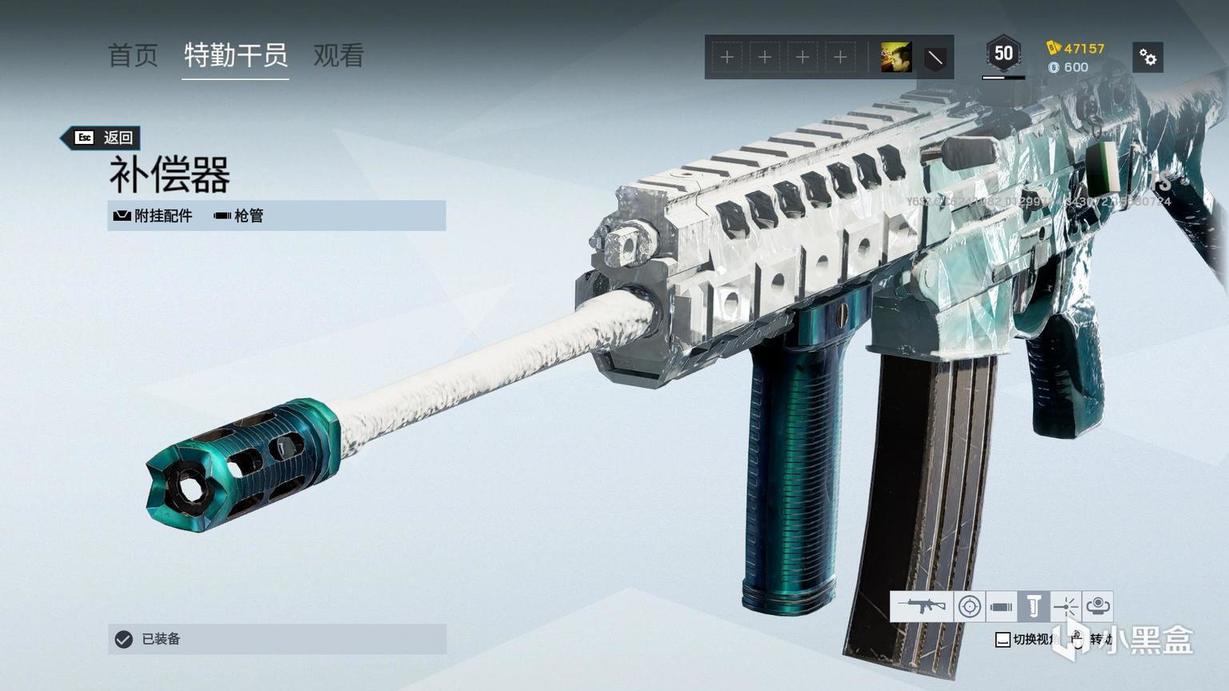Open the gear settings menu
The image size is (1229, 691).
(1148, 57)
